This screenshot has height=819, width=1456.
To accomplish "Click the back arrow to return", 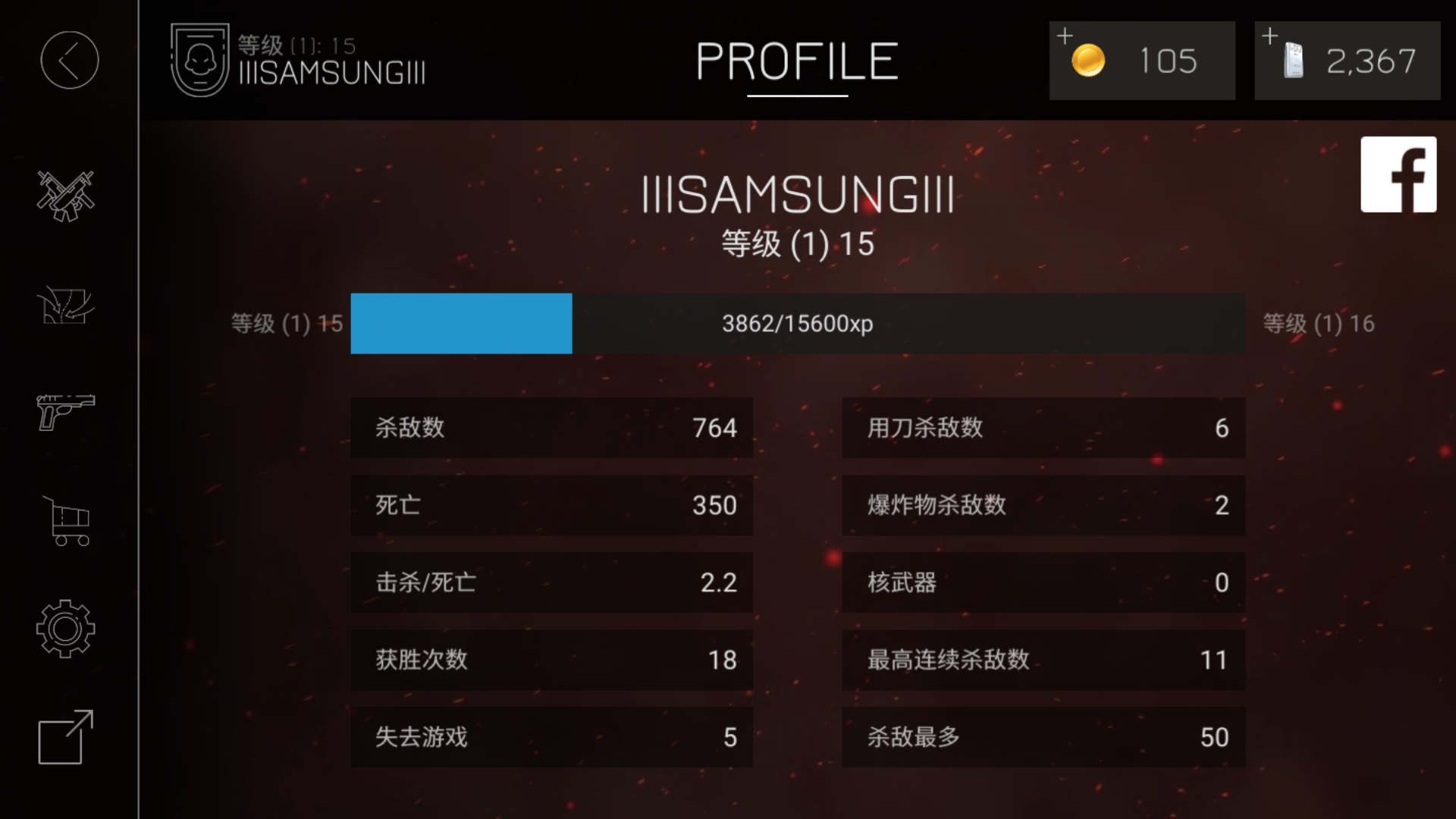I will coord(69,59).
